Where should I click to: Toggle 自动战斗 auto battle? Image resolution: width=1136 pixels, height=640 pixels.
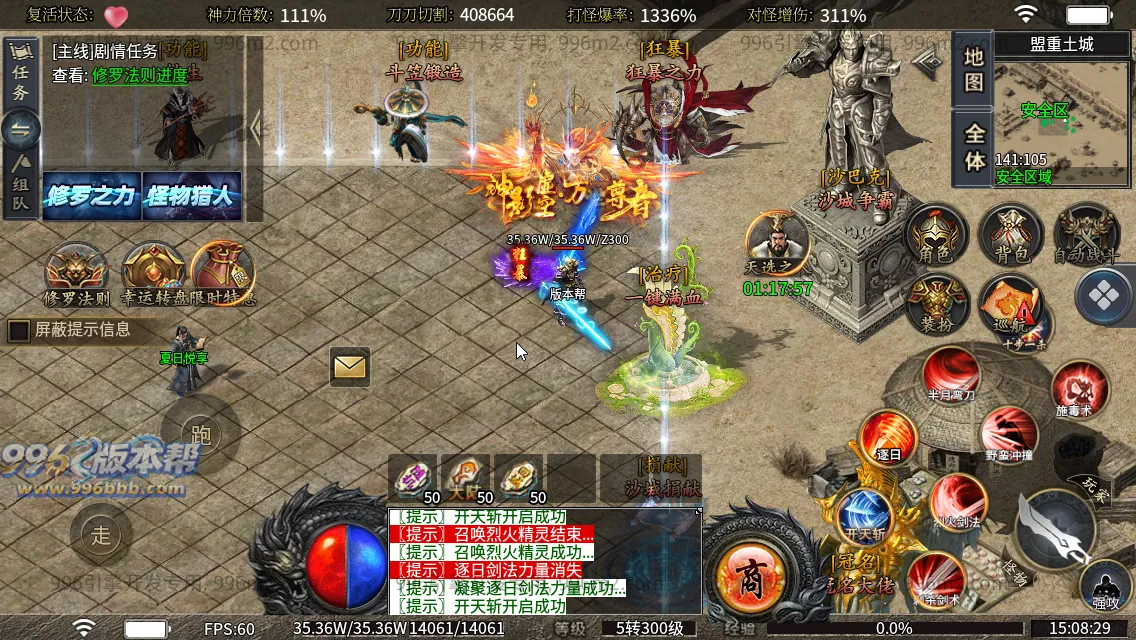point(1086,237)
